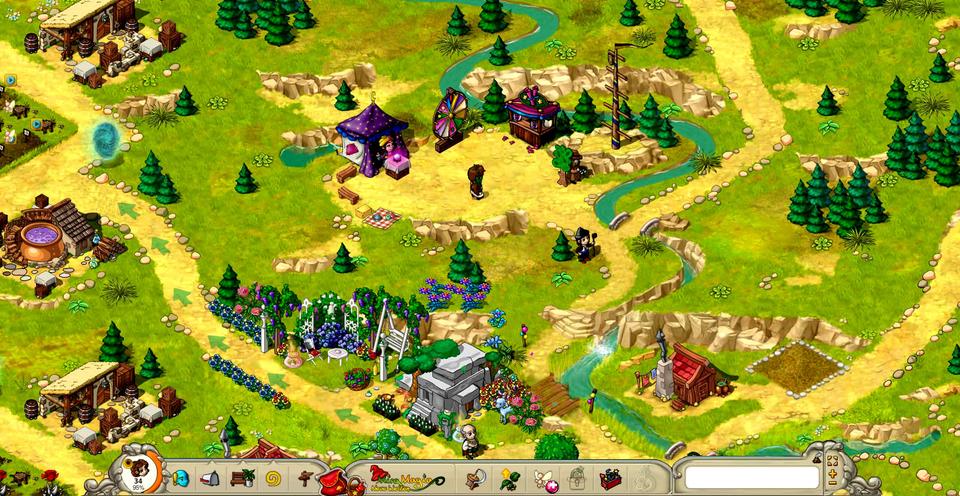Open the bench and plant decoration menu
The width and height of the screenshot is (960, 496).
coord(242,478)
